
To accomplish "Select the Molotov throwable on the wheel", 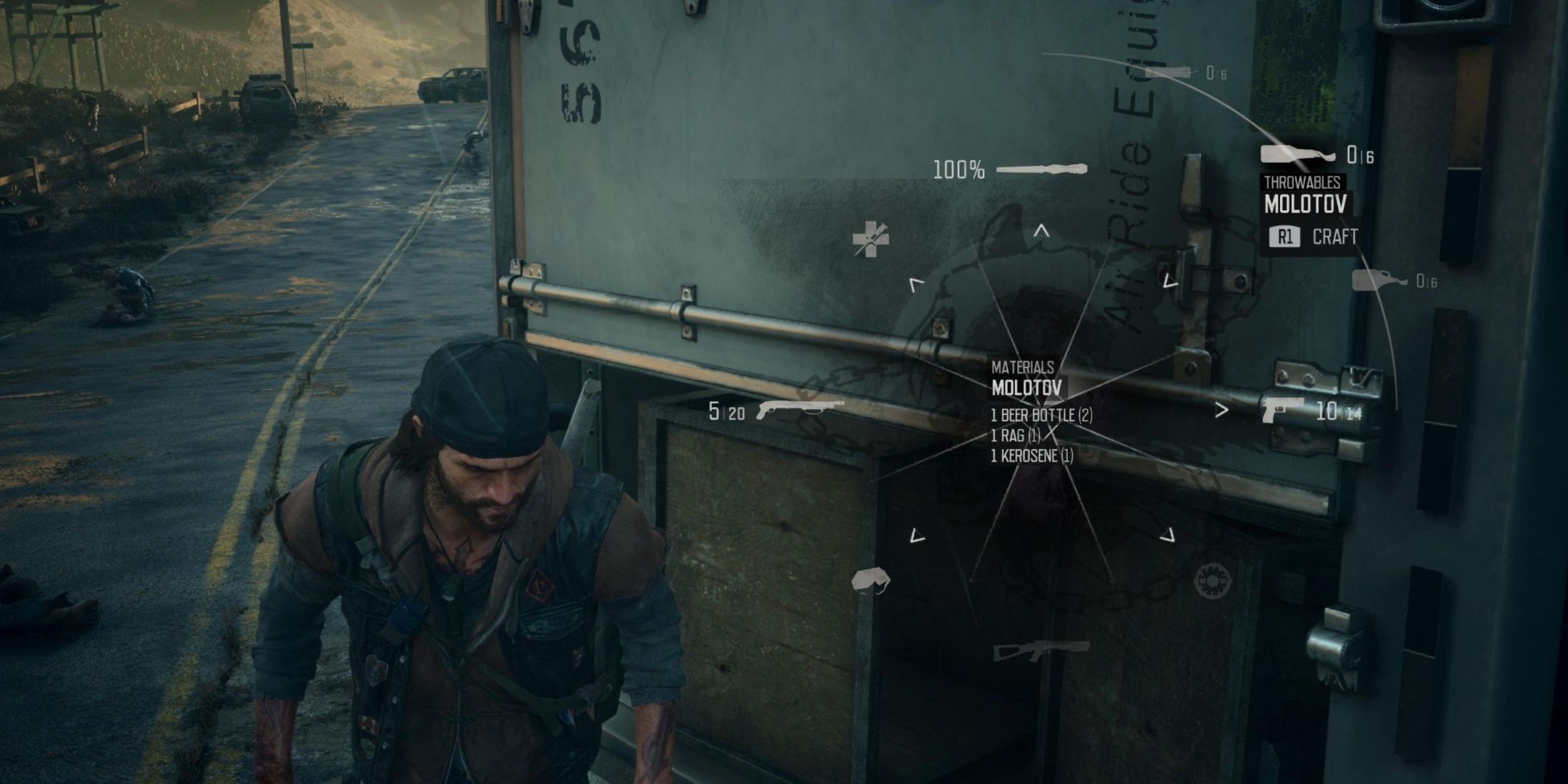I will 1298,154.
